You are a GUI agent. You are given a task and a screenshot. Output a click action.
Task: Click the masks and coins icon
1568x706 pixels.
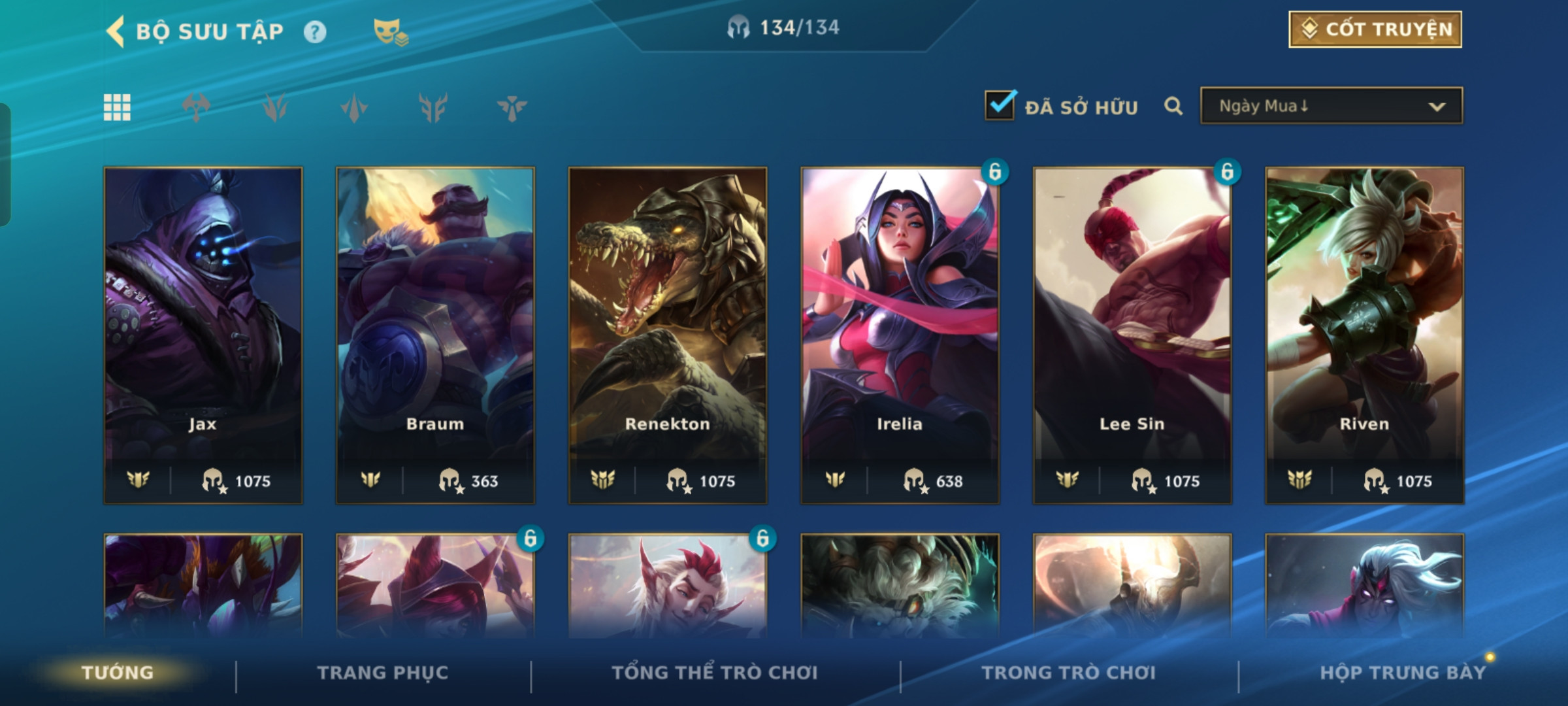(x=390, y=32)
